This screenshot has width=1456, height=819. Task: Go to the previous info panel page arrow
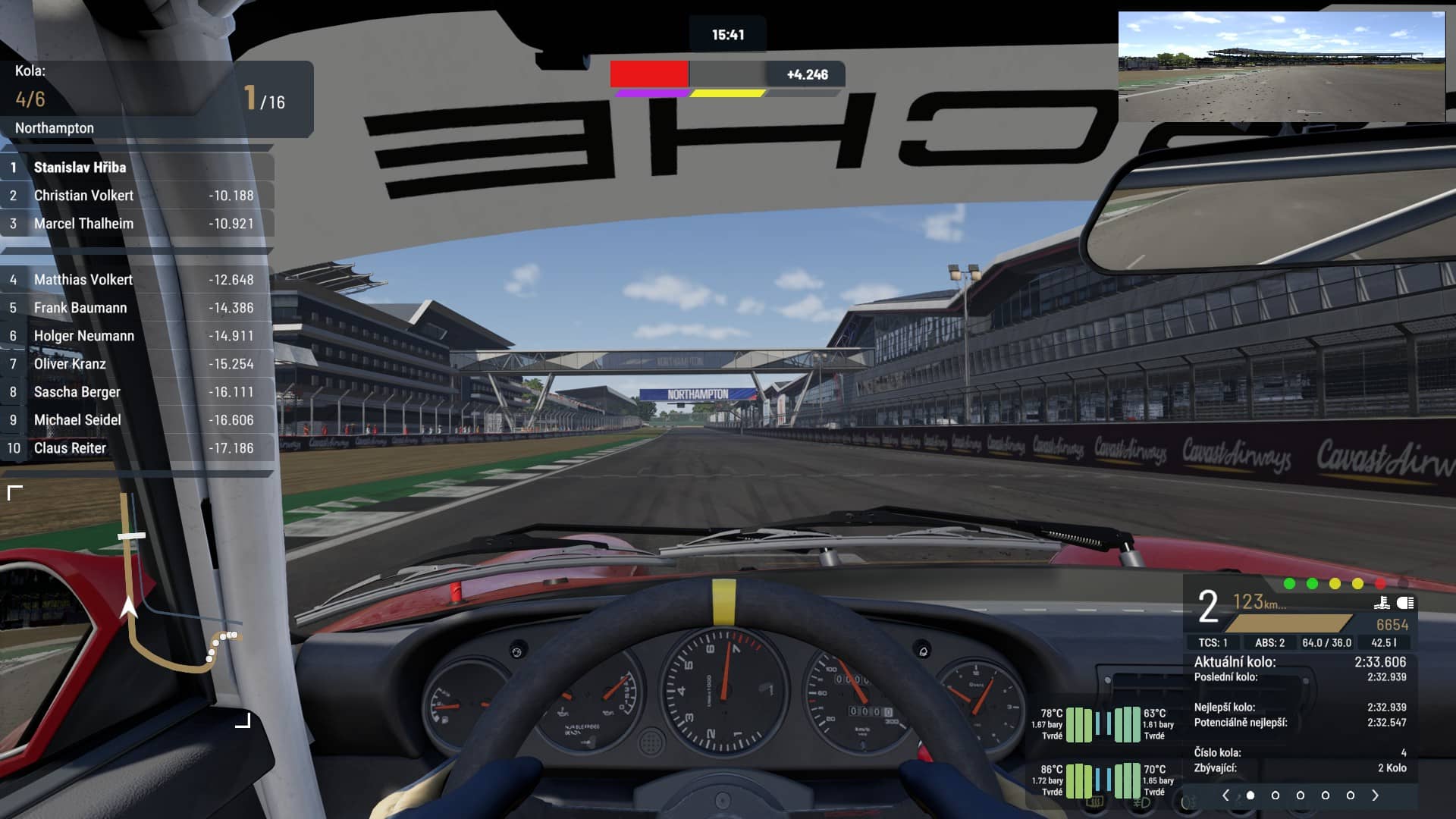point(1225,795)
